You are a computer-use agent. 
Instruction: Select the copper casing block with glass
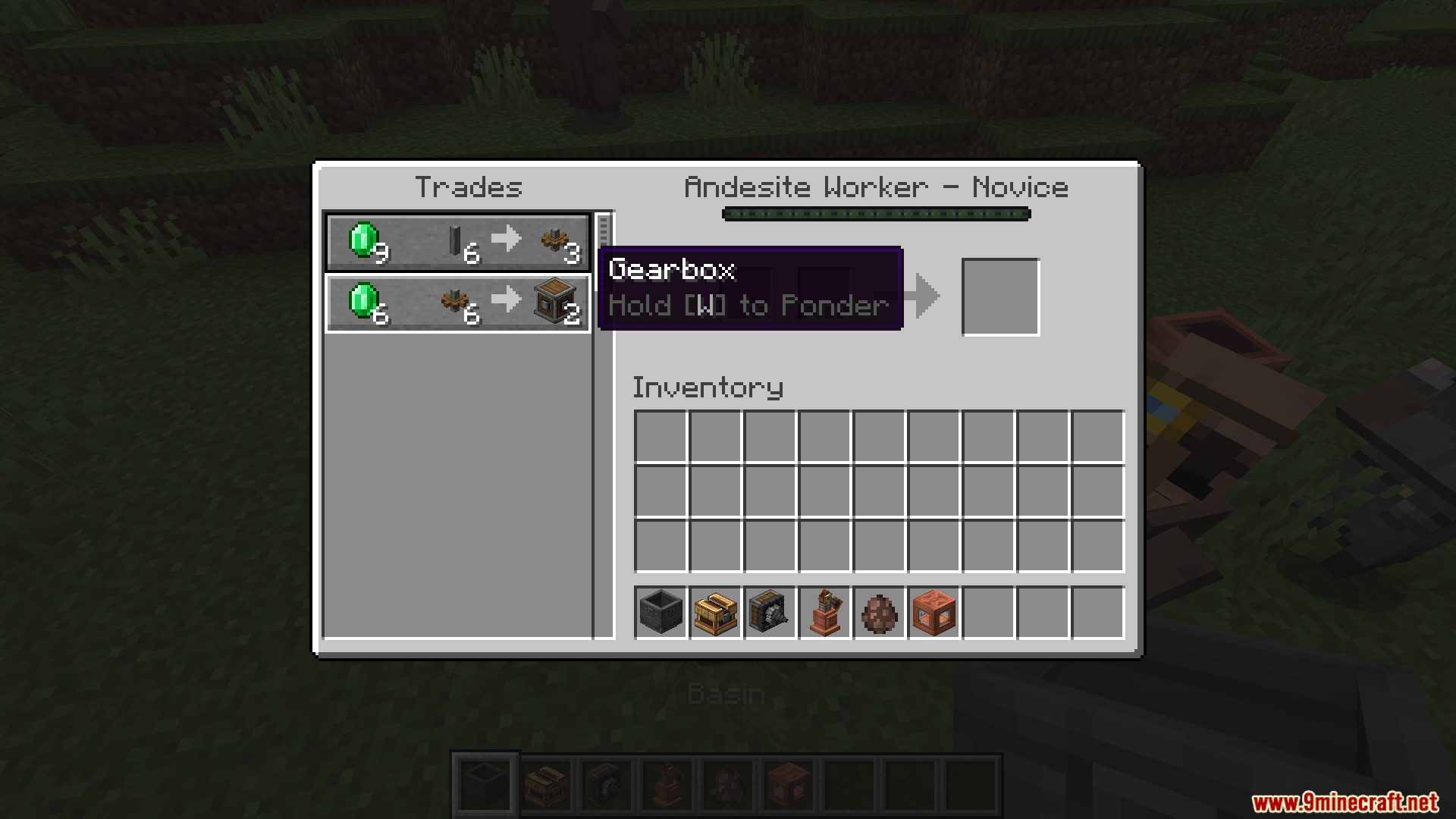coord(934,612)
